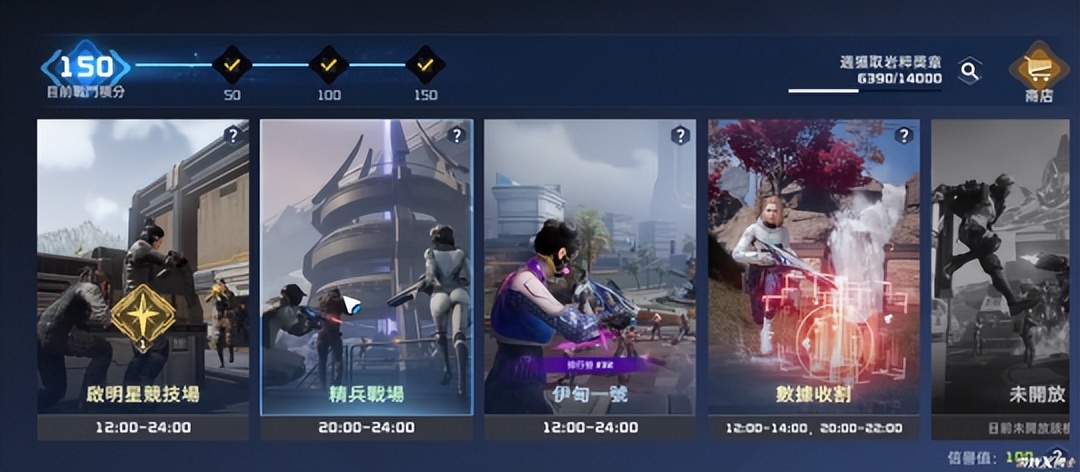The width and height of the screenshot is (1080, 472).
Task: Show the 數據收割 help tooltip
Action: 904,136
